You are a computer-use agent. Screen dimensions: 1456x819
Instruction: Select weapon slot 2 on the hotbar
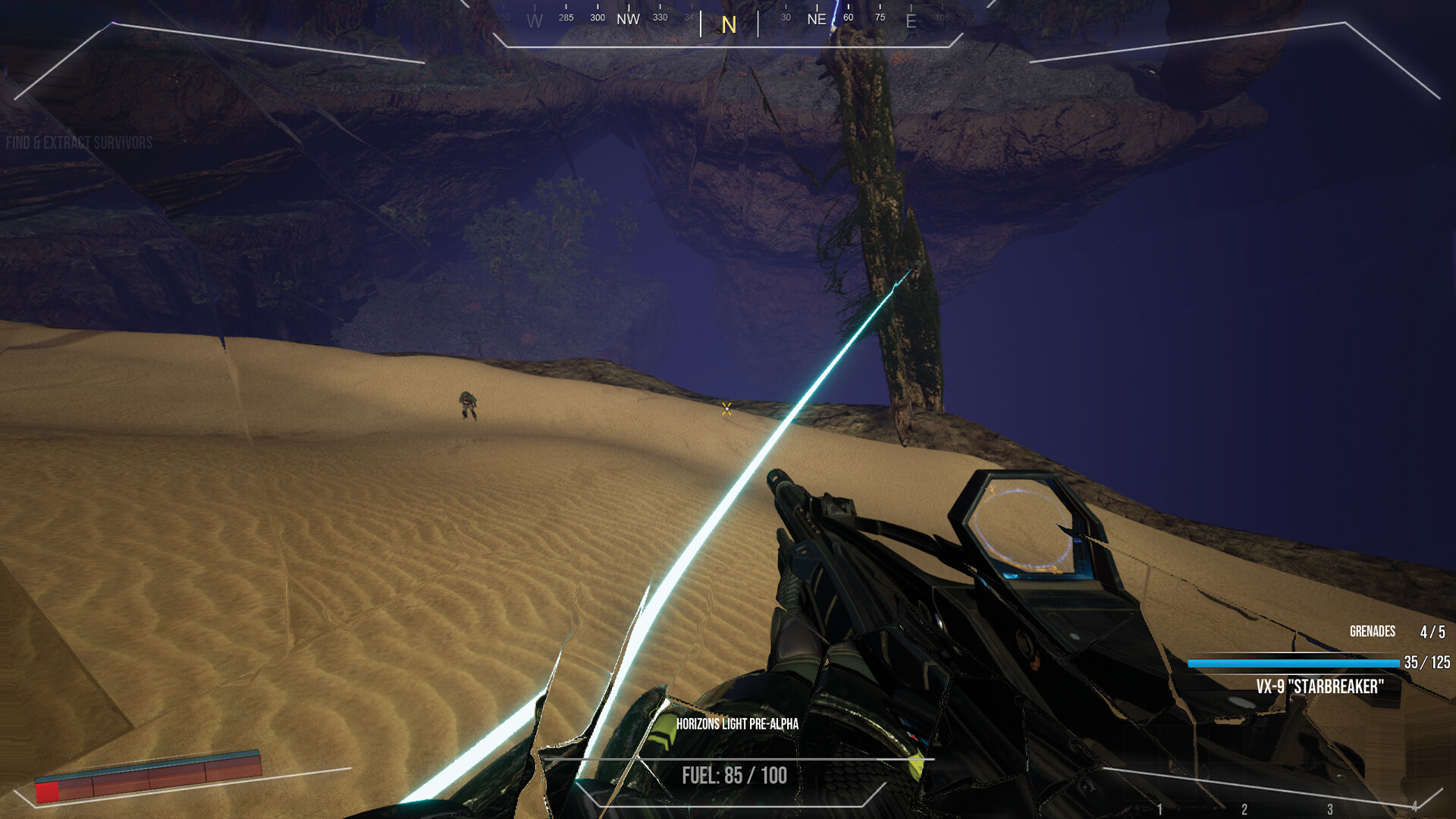click(x=1244, y=809)
